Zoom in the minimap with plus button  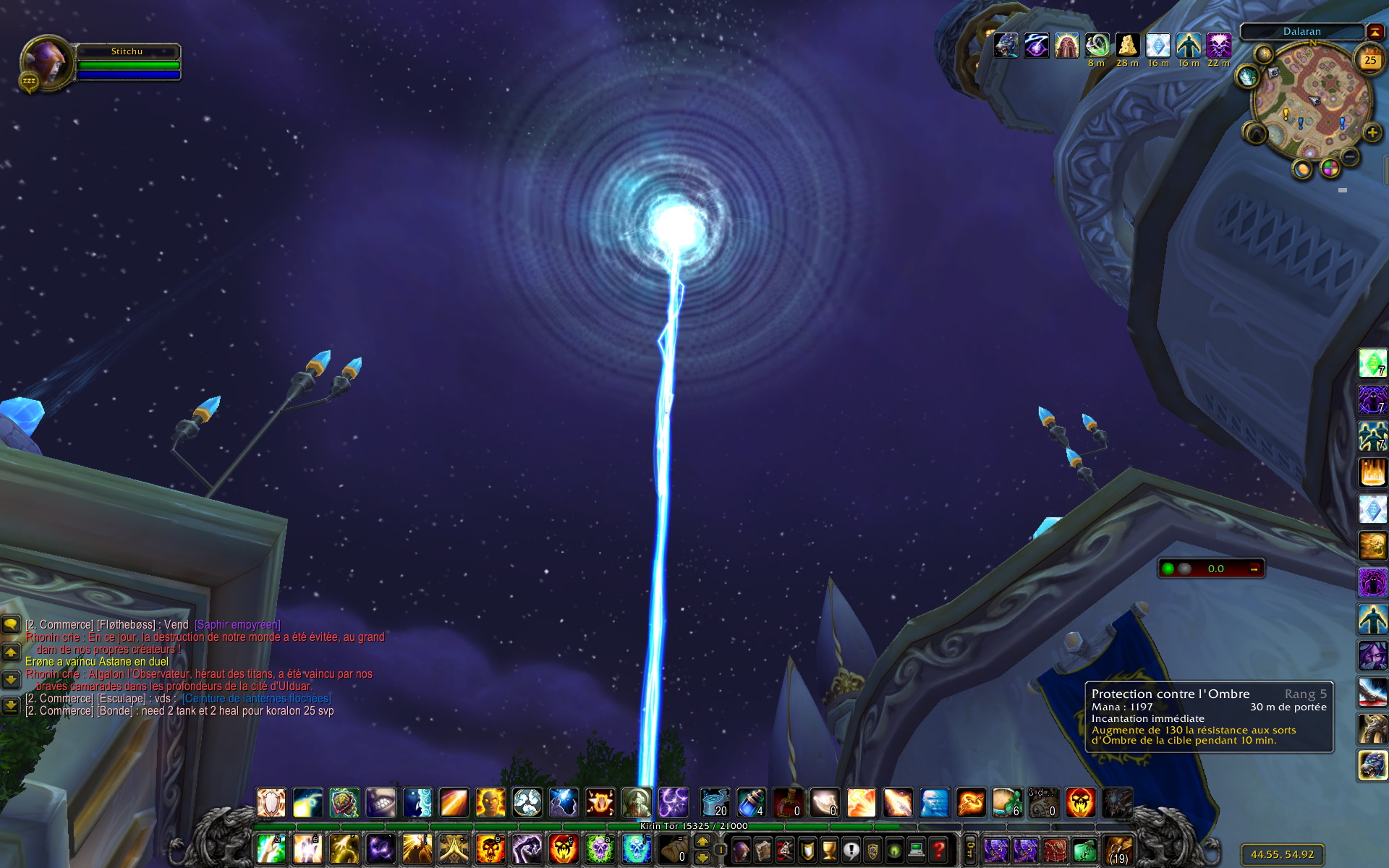[x=1372, y=132]
